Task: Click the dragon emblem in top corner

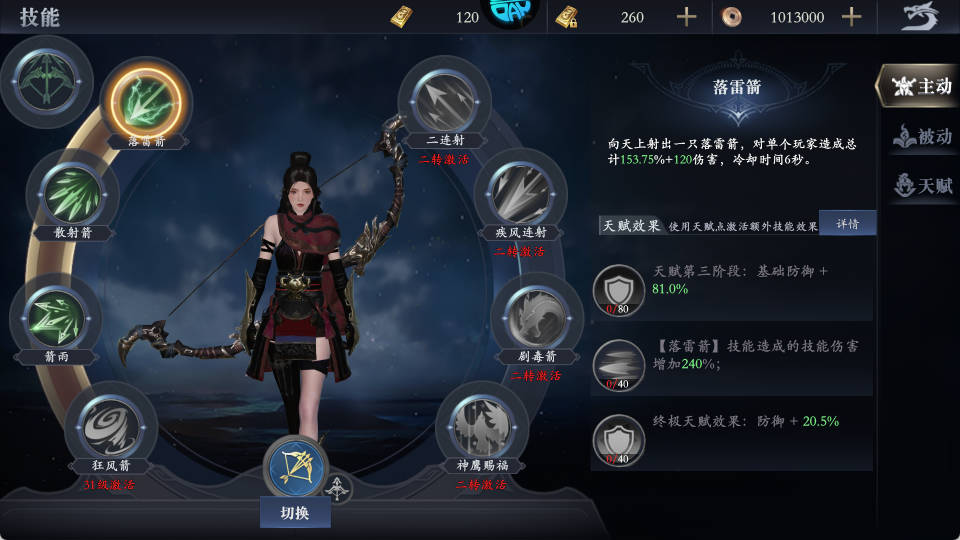Action: click(x=920, y=17)
